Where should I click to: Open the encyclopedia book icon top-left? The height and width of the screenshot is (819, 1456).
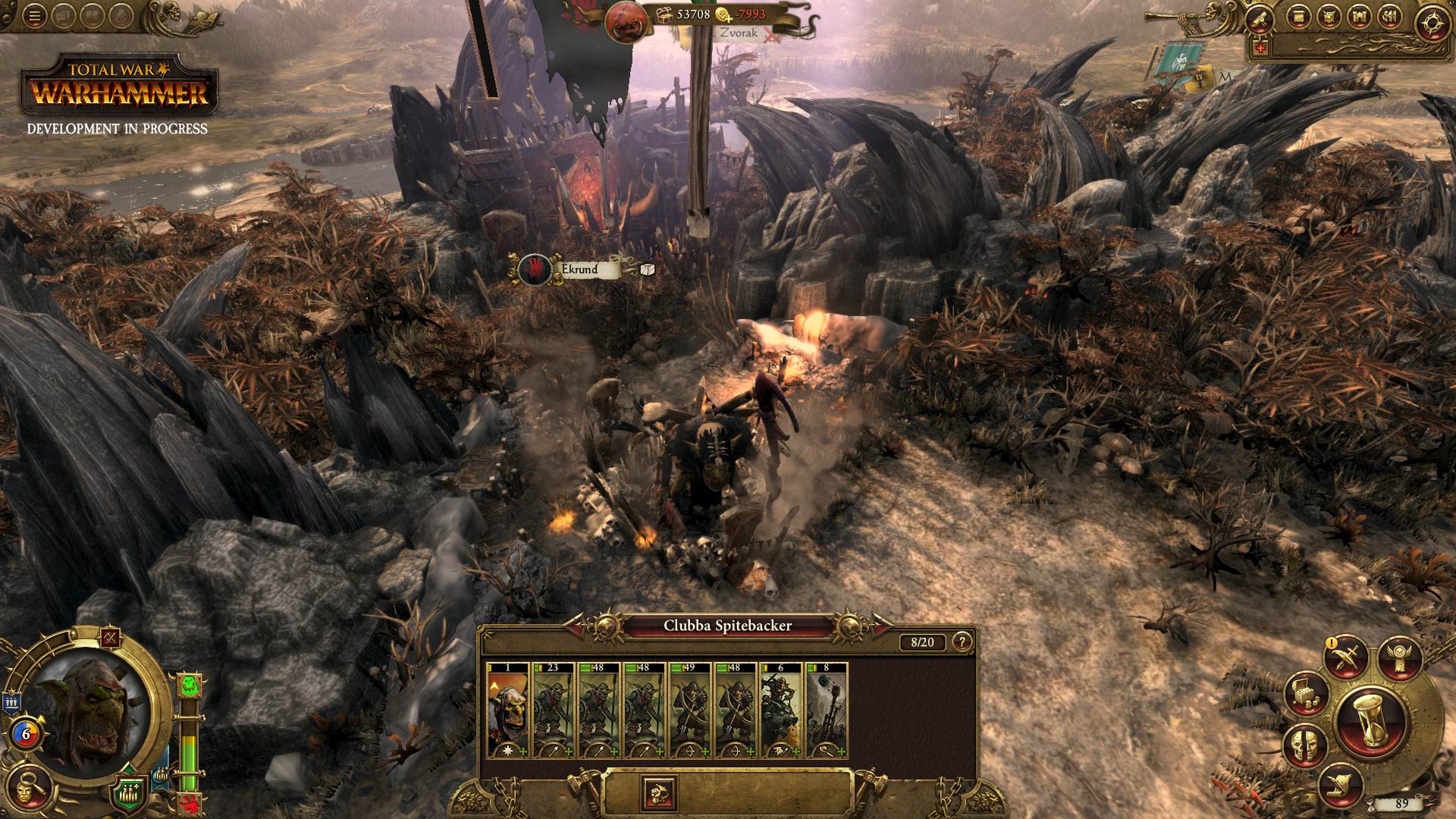click(x=93, y=16)
